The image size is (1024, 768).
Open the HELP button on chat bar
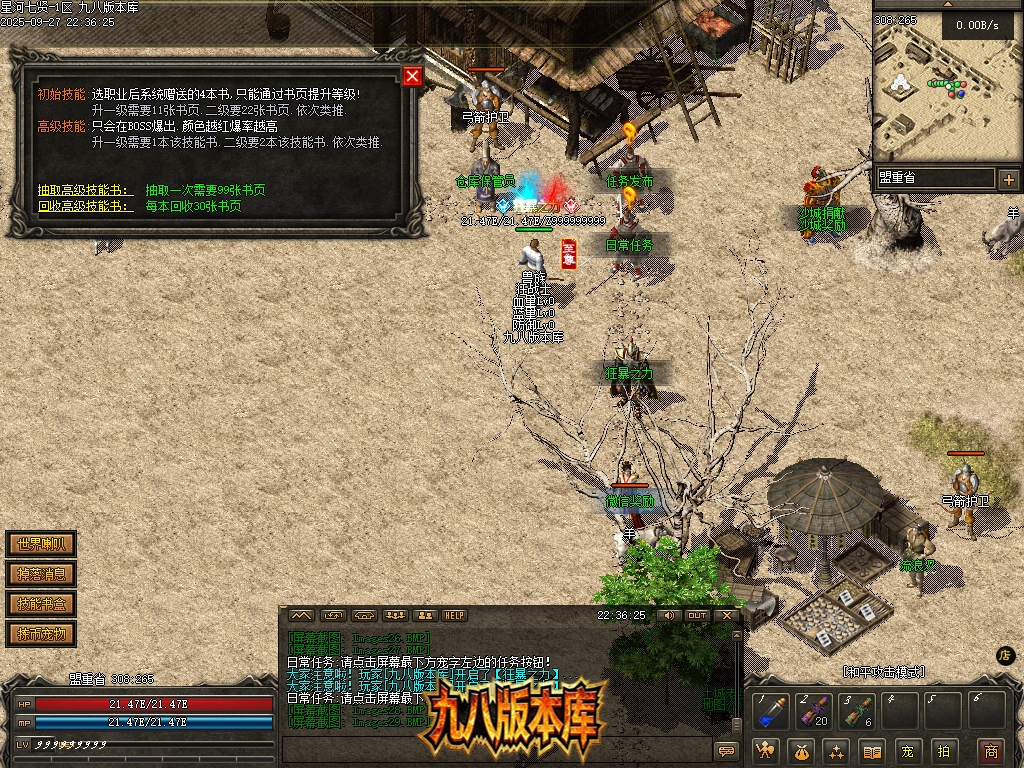click(455, 616)
